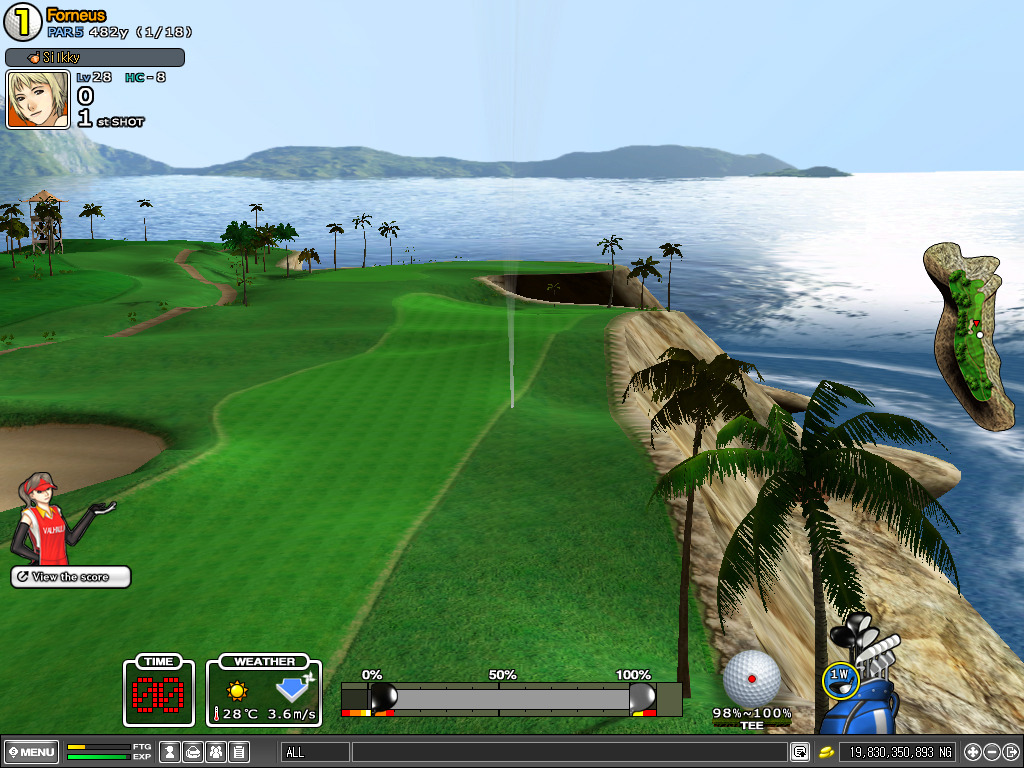
Task: Click the Silkky player name bar
Action: click(95, 58)
